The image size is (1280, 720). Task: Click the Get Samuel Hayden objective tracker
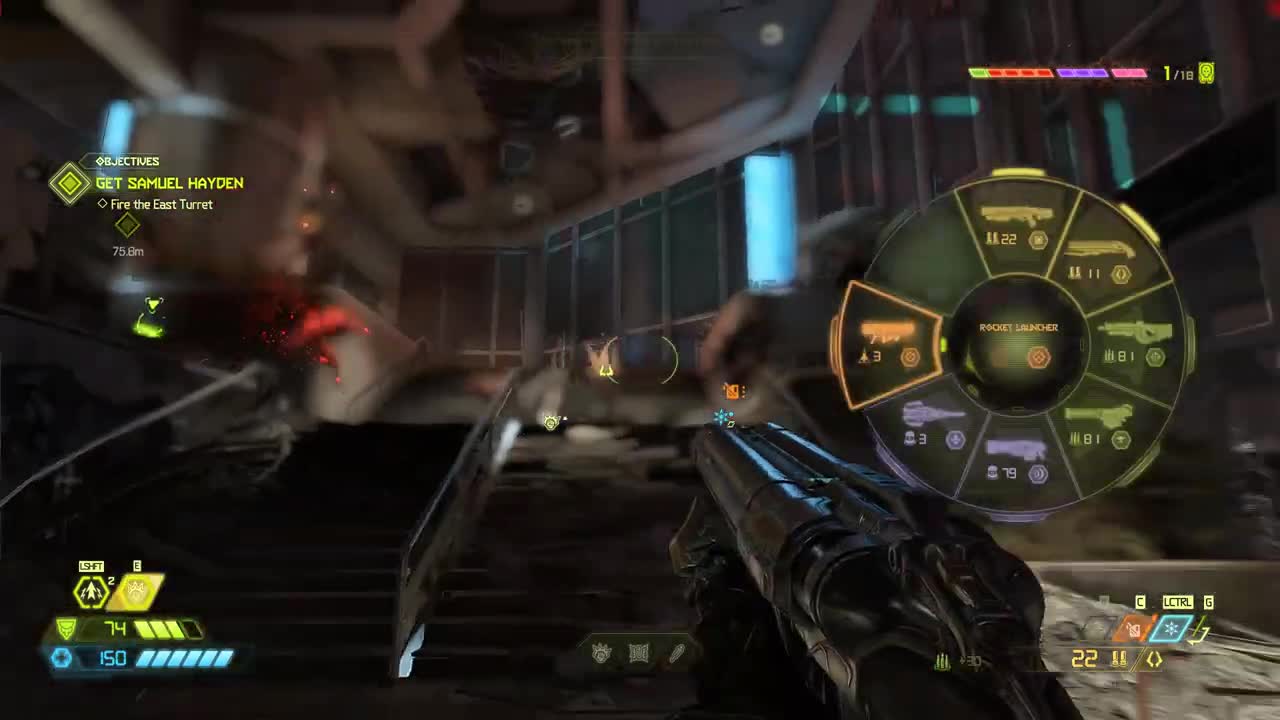point(169,184)
